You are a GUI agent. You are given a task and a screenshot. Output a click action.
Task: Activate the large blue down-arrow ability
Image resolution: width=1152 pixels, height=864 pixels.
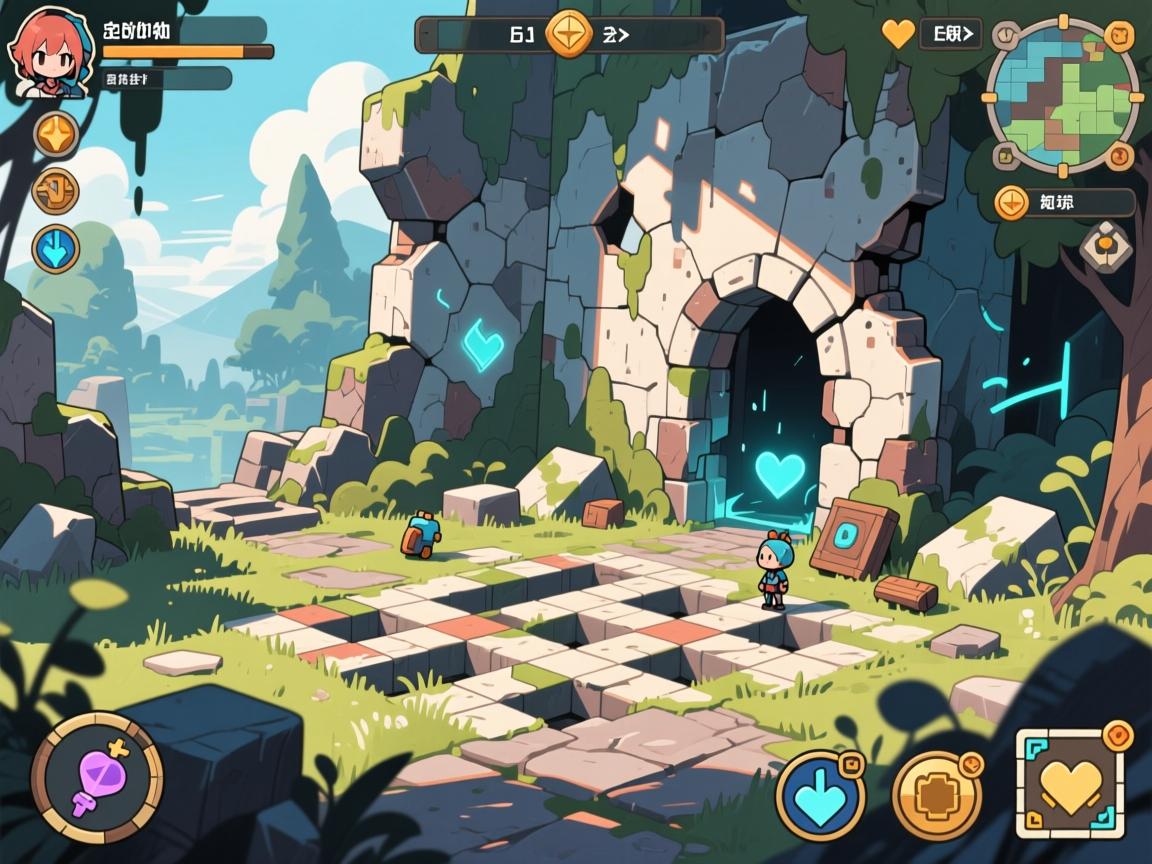point(821,795)
